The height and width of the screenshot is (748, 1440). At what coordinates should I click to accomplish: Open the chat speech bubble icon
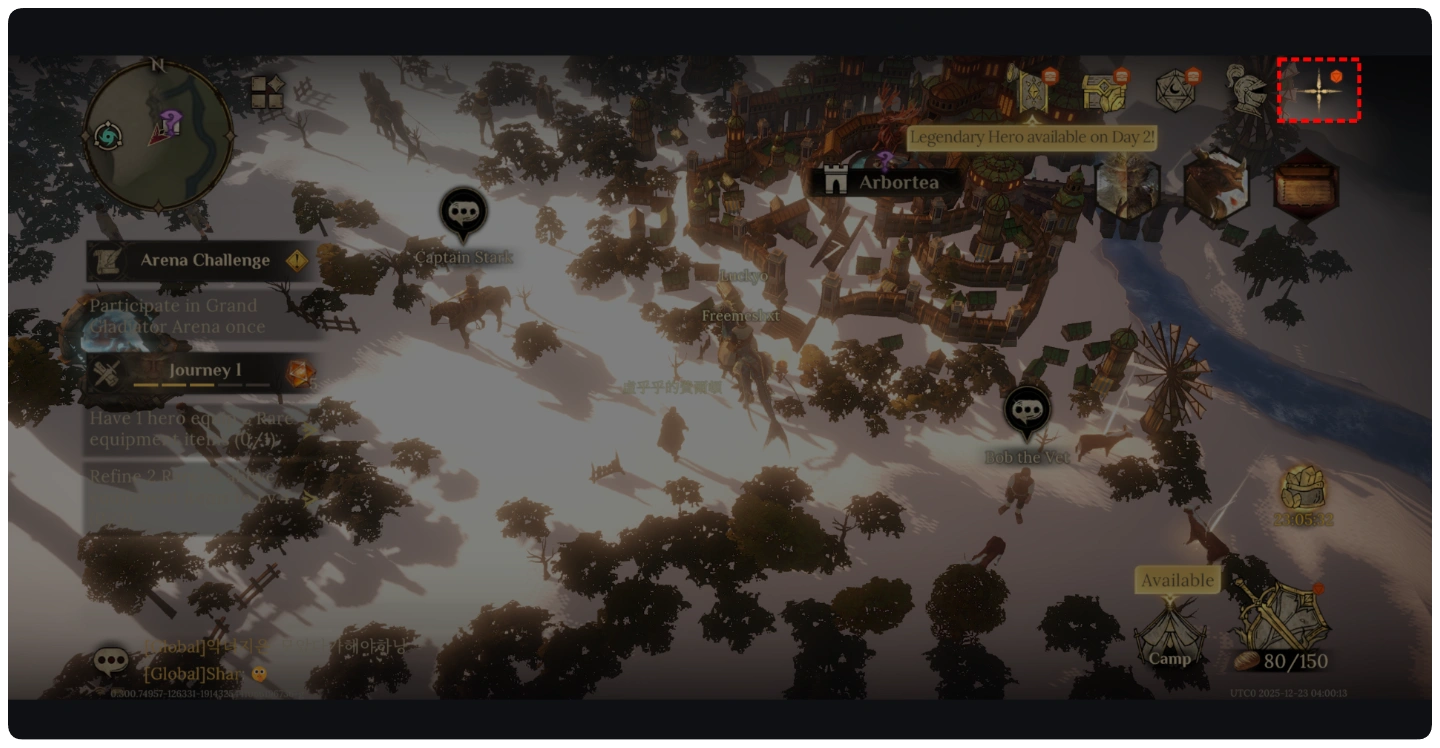[x=111, y=662]
